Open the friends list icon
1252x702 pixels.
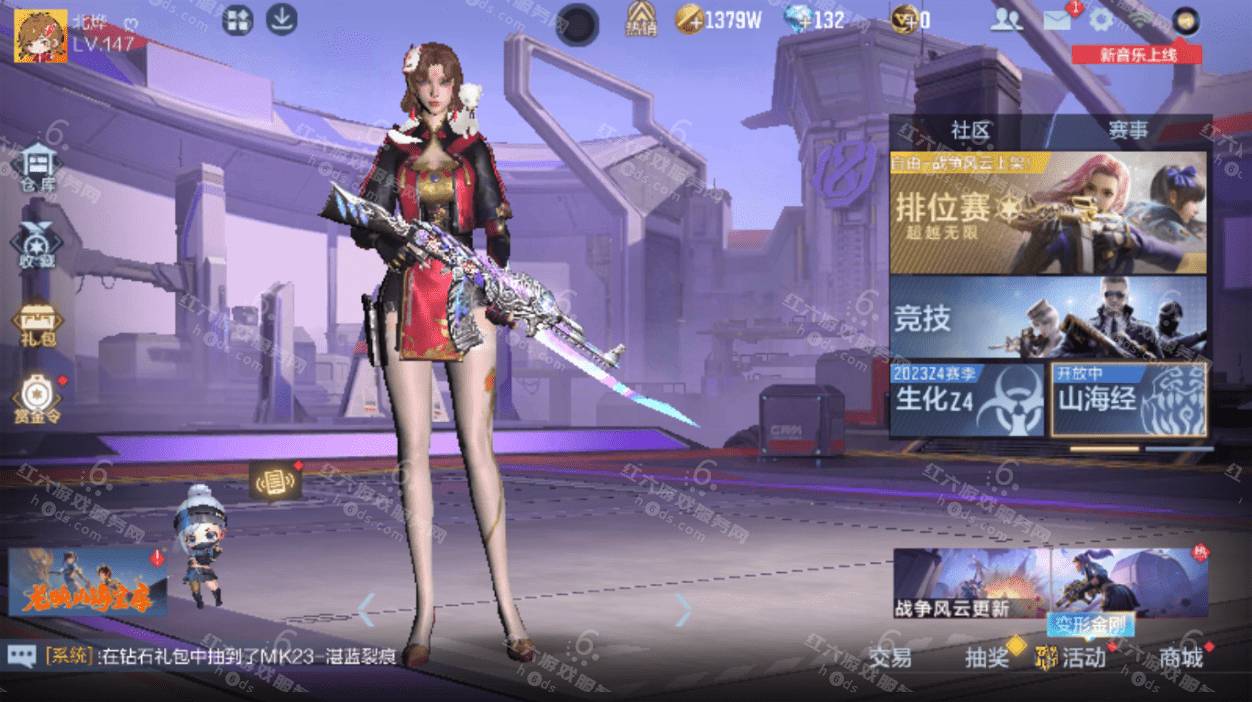coord(1006,20)
